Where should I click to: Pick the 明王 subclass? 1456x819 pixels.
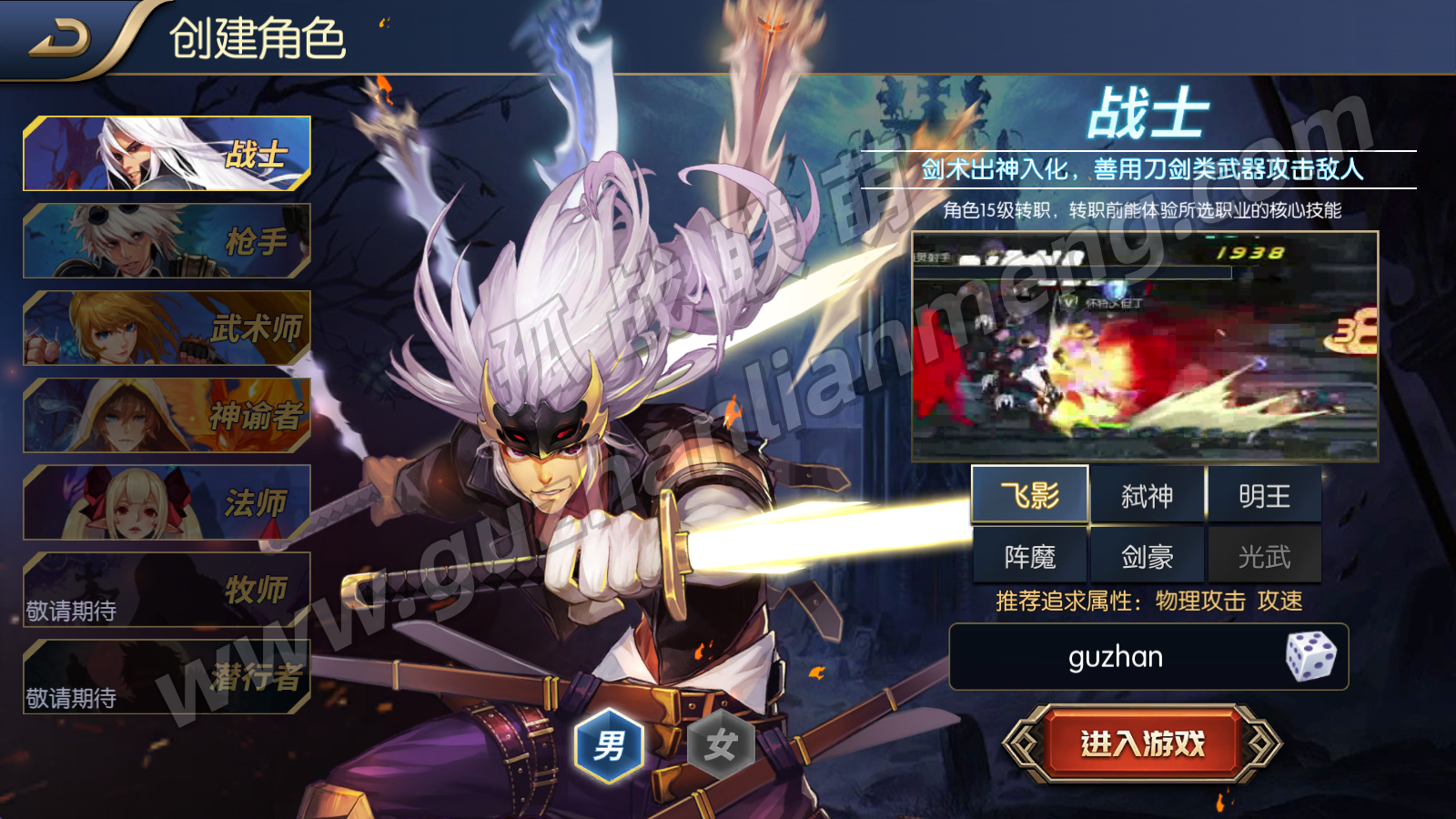click(x=1264, y=496)
